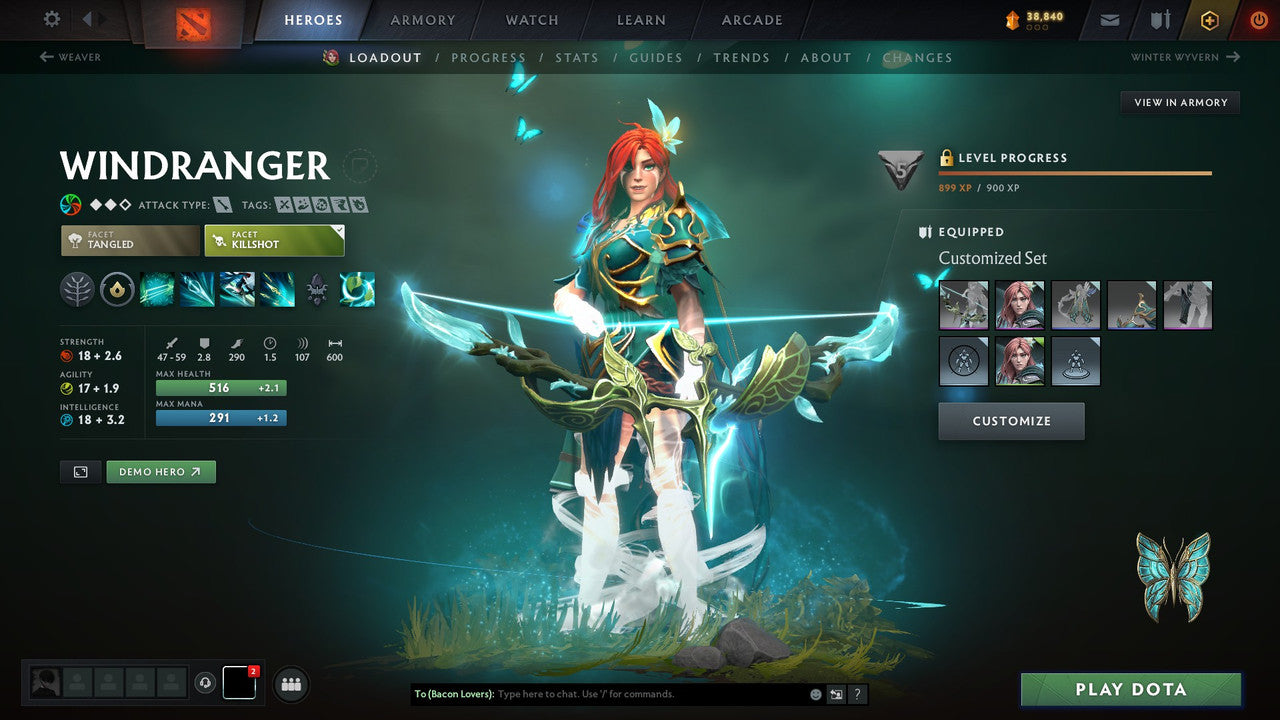Open the friends list icon at bottom left
This screenshot has height=720, width=1280.
[290, 684]
